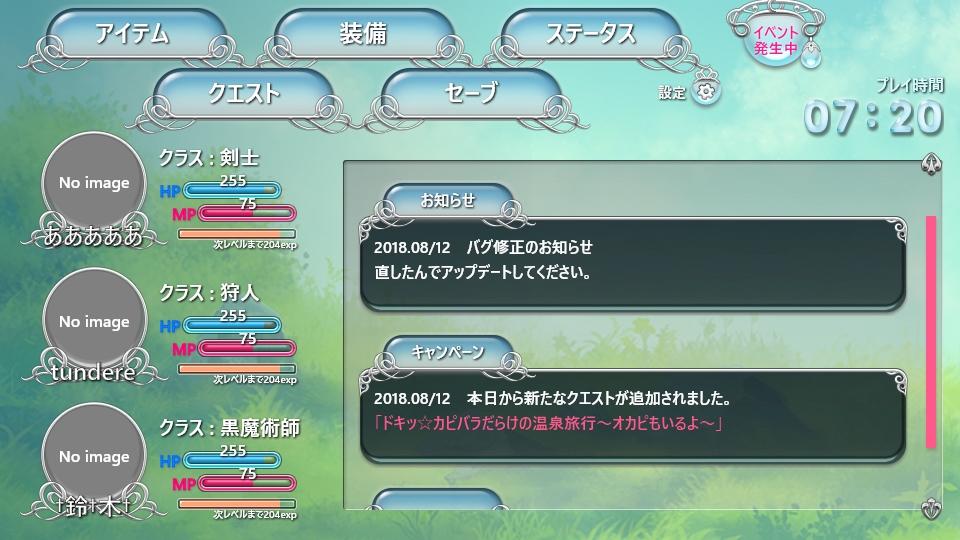This screenshot has width=960, height=540.
Task: Select the 狩人 character portrait tundere
Action: [x=94, y=322]
